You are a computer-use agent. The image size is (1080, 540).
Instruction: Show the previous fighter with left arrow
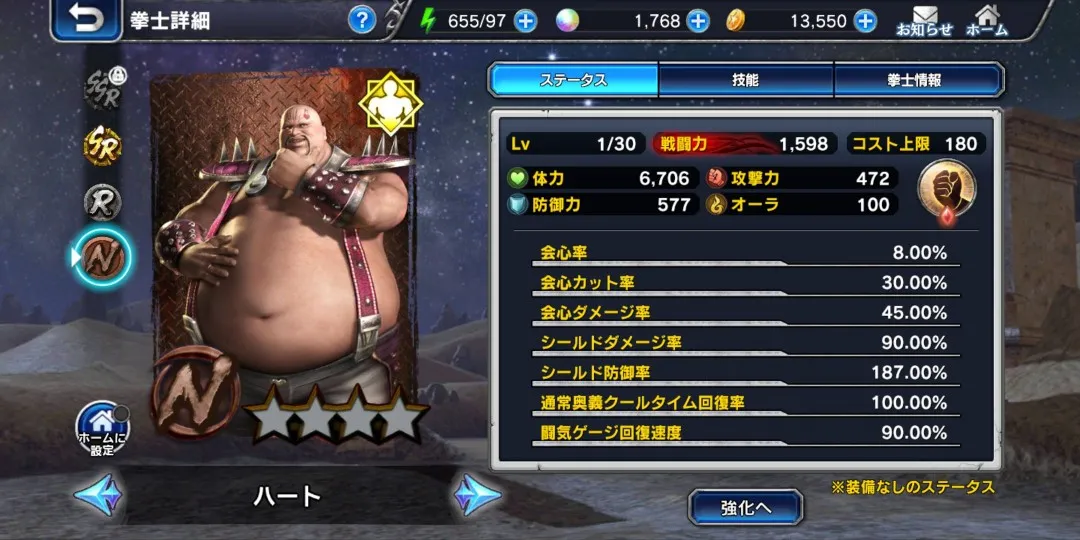[x=98, y=495]
